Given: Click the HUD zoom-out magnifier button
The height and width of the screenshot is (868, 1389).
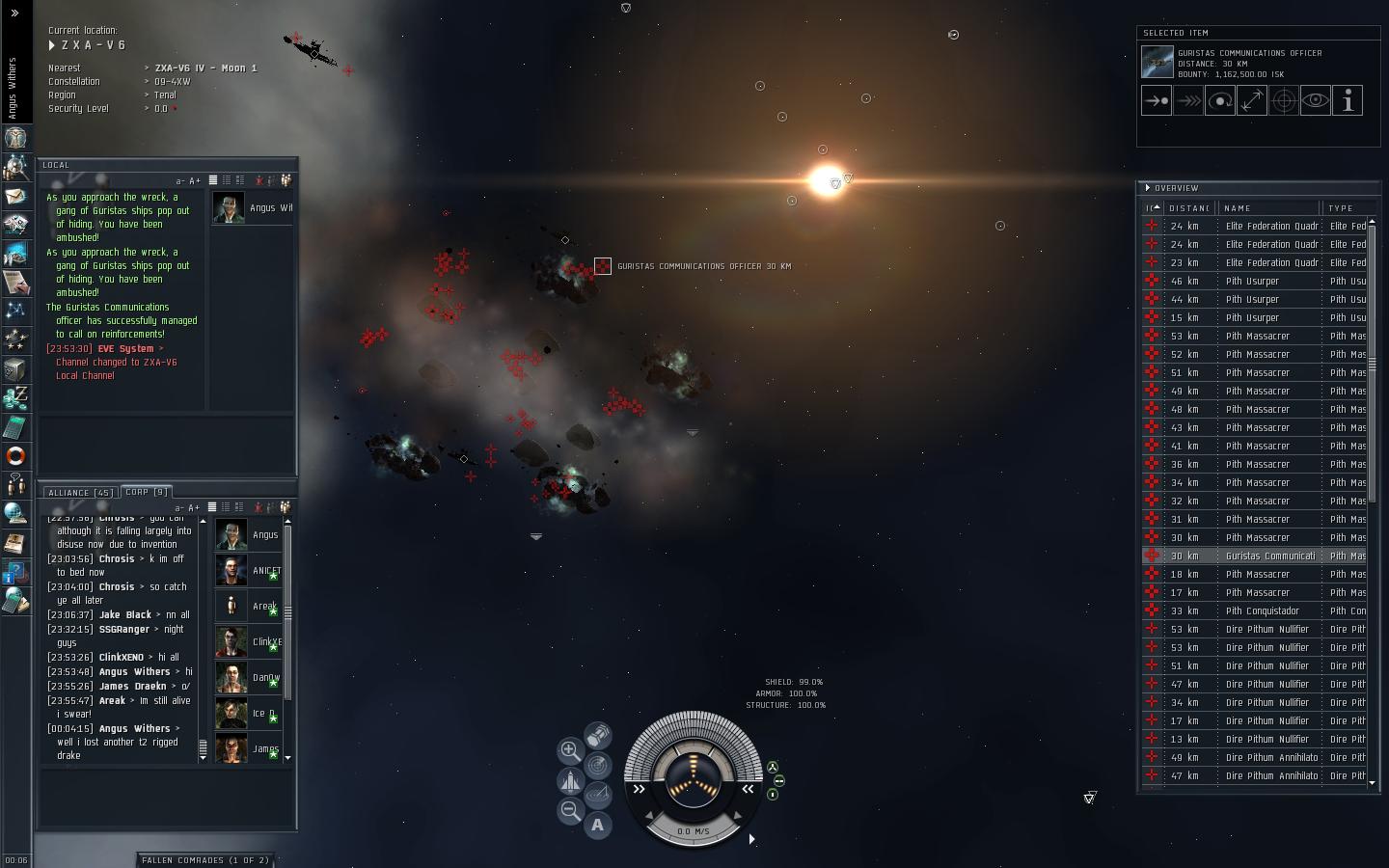Looking at the screenshot, I should pyautogui.click(x=570, y=811).
